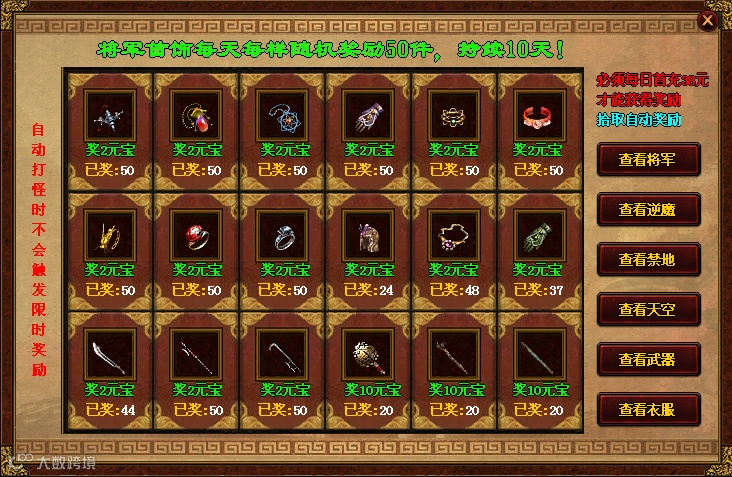Open the 查看衣服 clothing rewards
The width and height of the screenshot is (732, 477).
648,409
